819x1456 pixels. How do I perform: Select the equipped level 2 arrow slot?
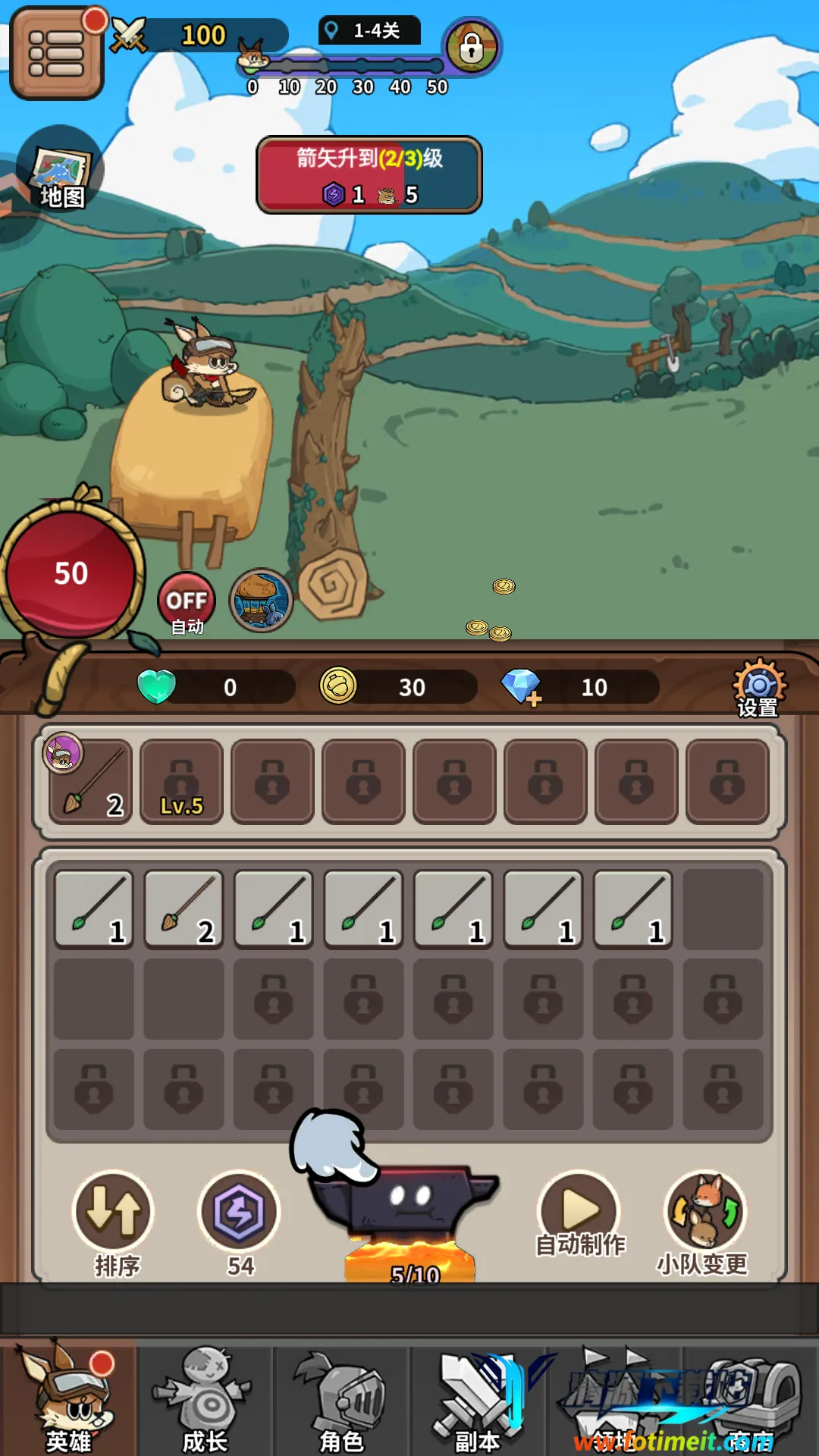tap(91, 782)
